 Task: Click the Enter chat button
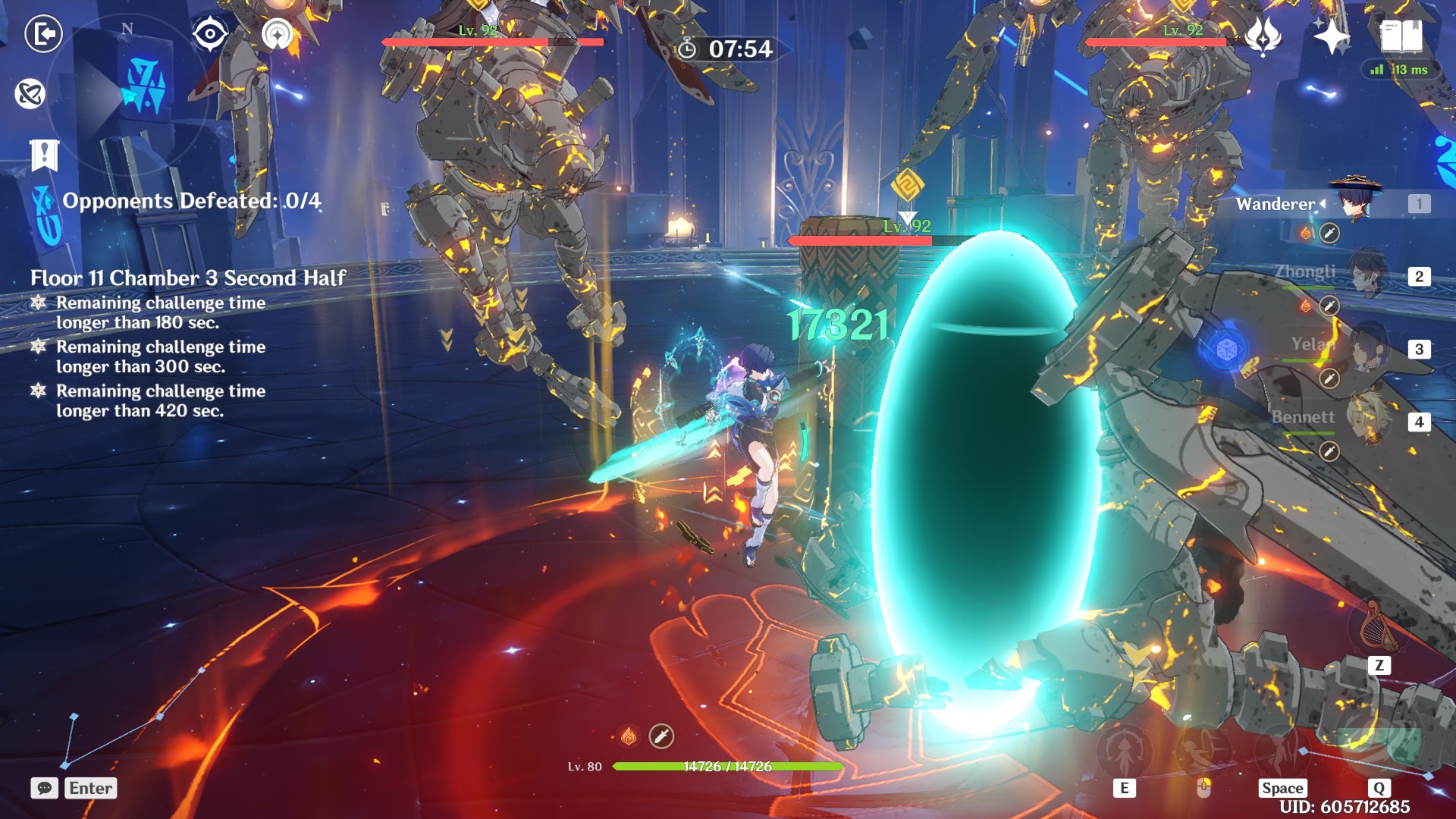91,789
